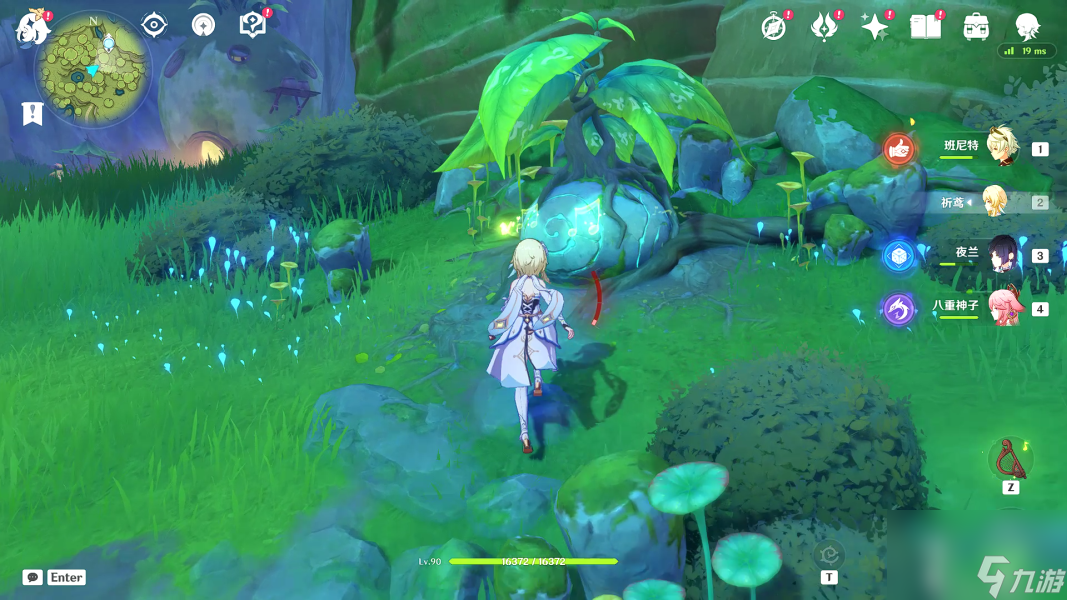Use the lyre gadget icon
Screen dimensions: 1067x600
1010,459
